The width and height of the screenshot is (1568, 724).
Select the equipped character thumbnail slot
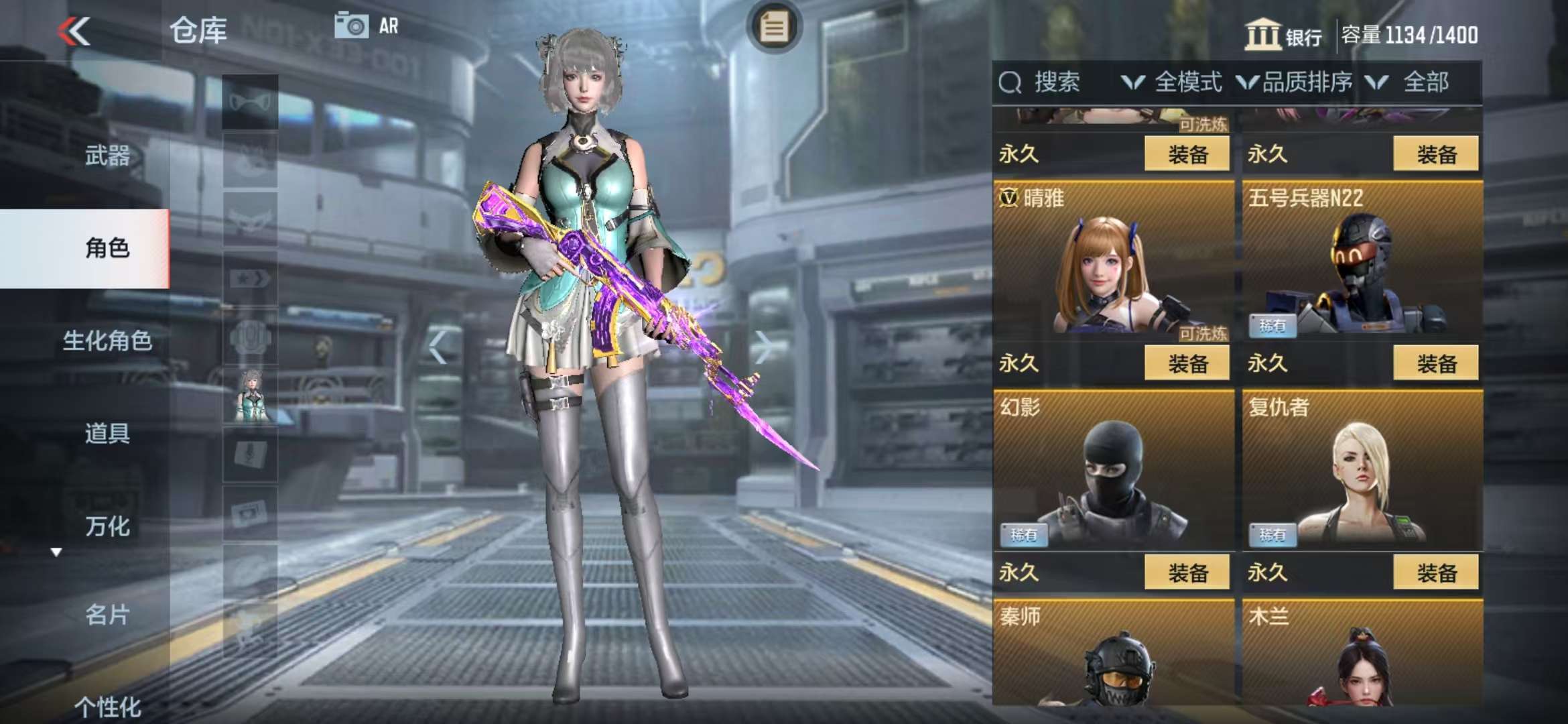[250, 396]
